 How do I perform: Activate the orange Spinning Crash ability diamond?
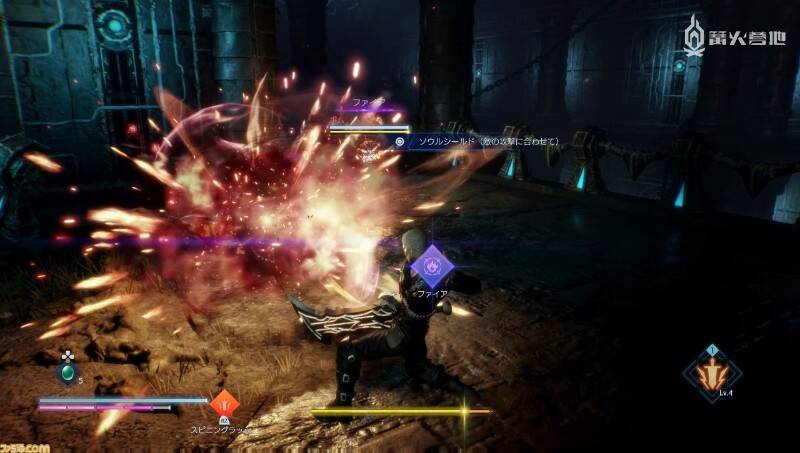[224, 404]
